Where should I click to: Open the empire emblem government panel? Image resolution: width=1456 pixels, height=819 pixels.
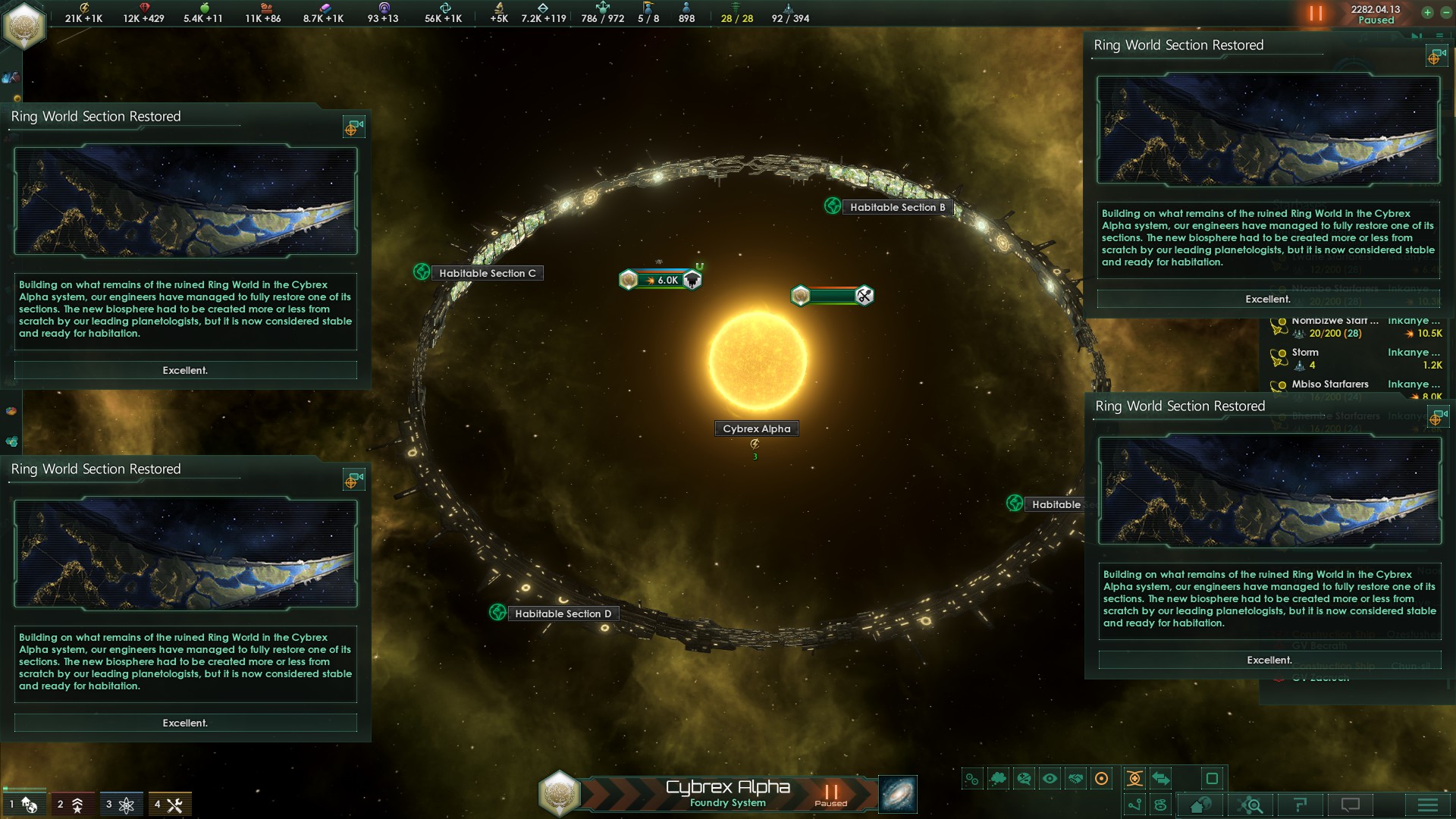(24, 26)
